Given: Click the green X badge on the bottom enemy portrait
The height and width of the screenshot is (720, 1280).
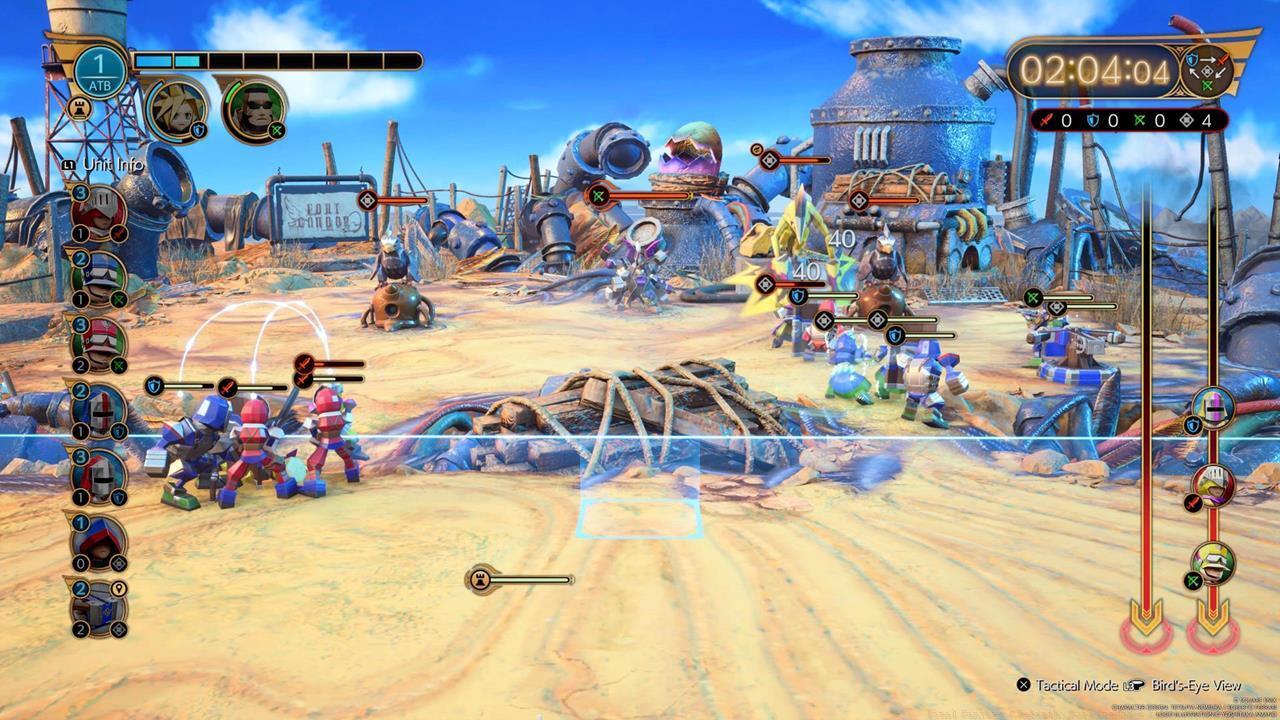Looking at the screenshot, I should click(1193, 580).
